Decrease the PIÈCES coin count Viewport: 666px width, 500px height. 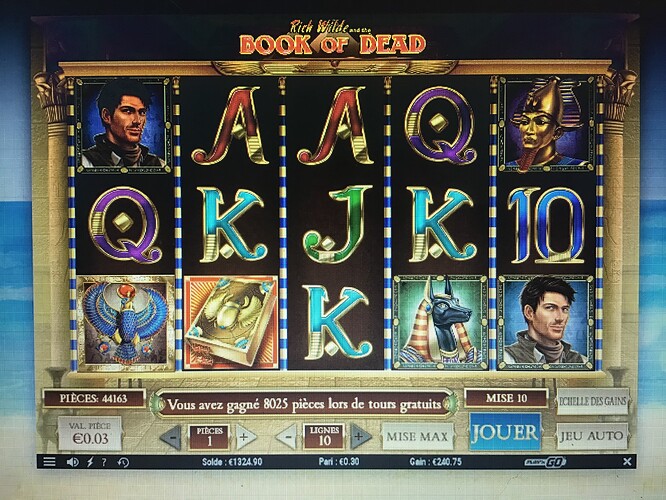171,437
